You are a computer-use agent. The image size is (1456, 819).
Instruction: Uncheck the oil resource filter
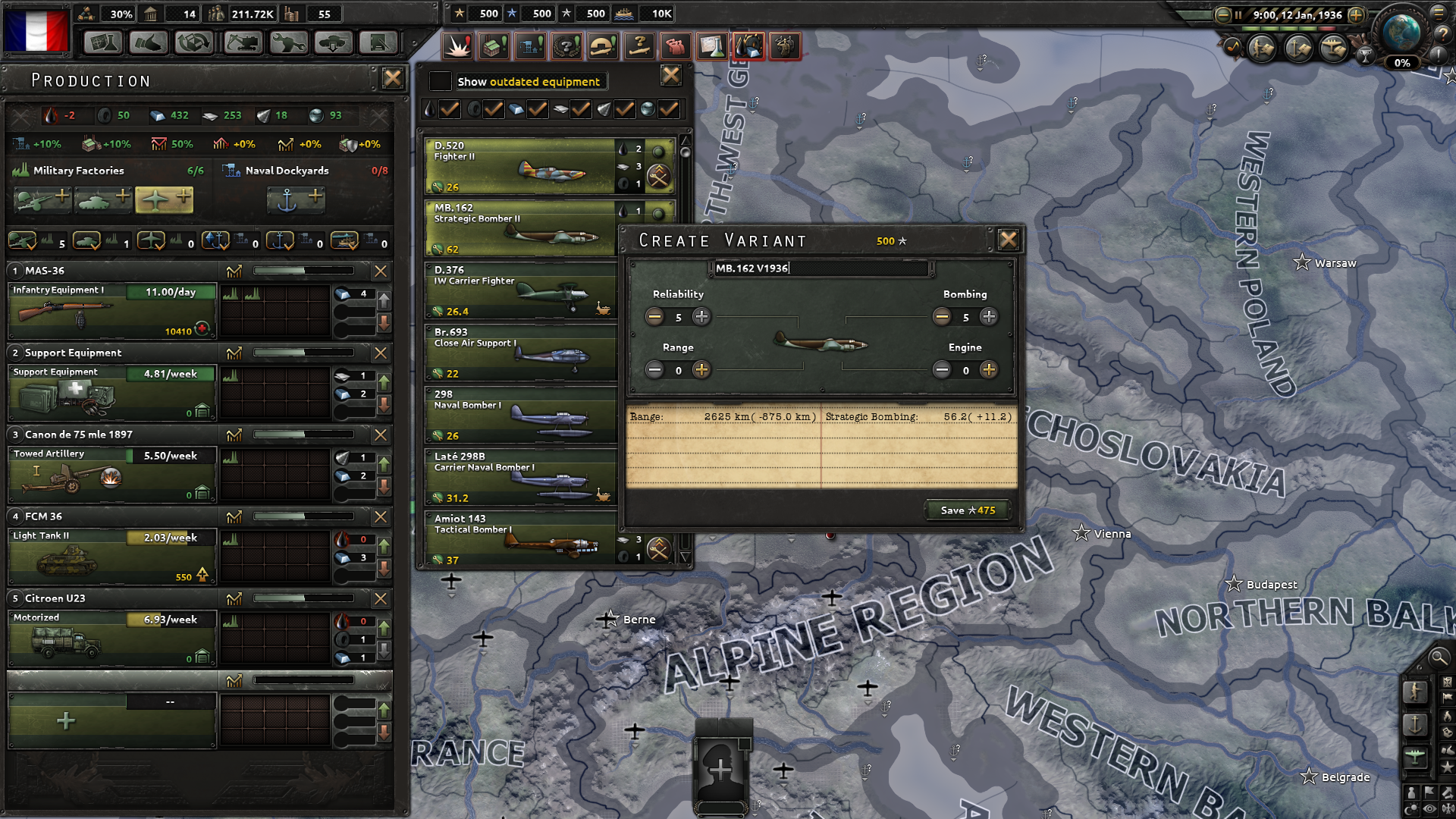click(449, 109)
